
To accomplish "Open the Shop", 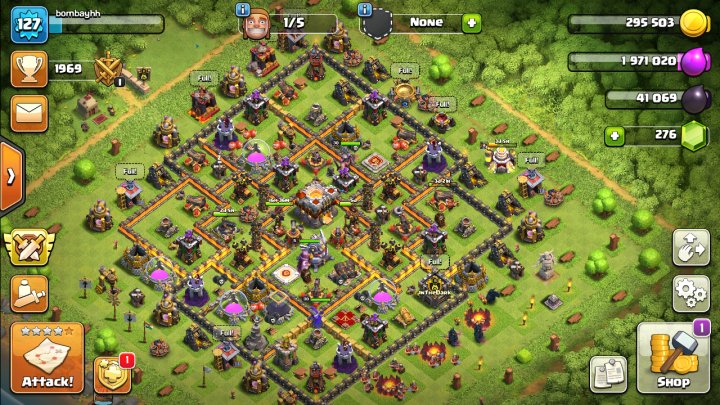I will [x=672, y=357].
